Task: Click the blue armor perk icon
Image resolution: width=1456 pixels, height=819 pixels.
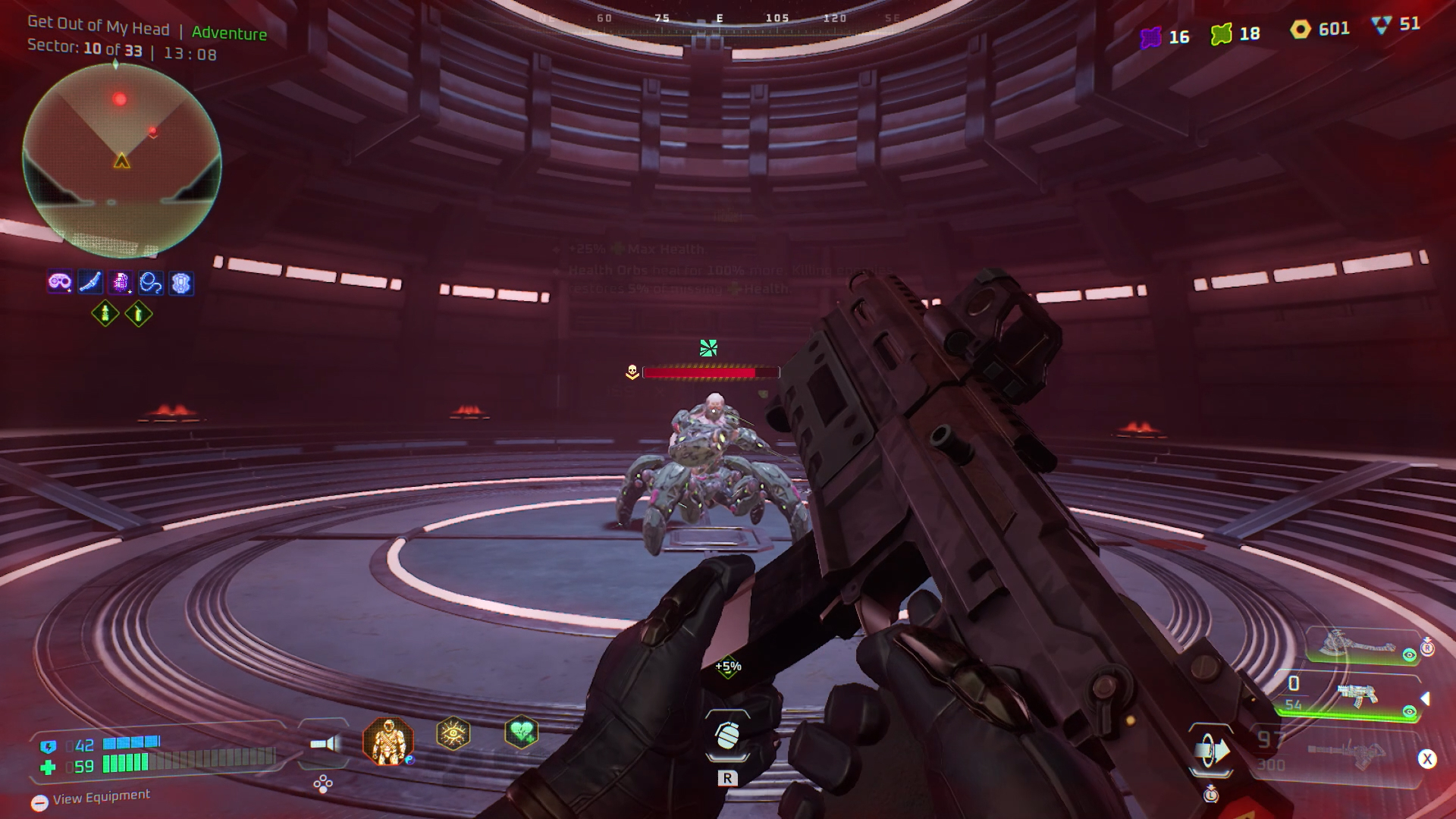Action: pyautogui.click(x=181, y=282)
